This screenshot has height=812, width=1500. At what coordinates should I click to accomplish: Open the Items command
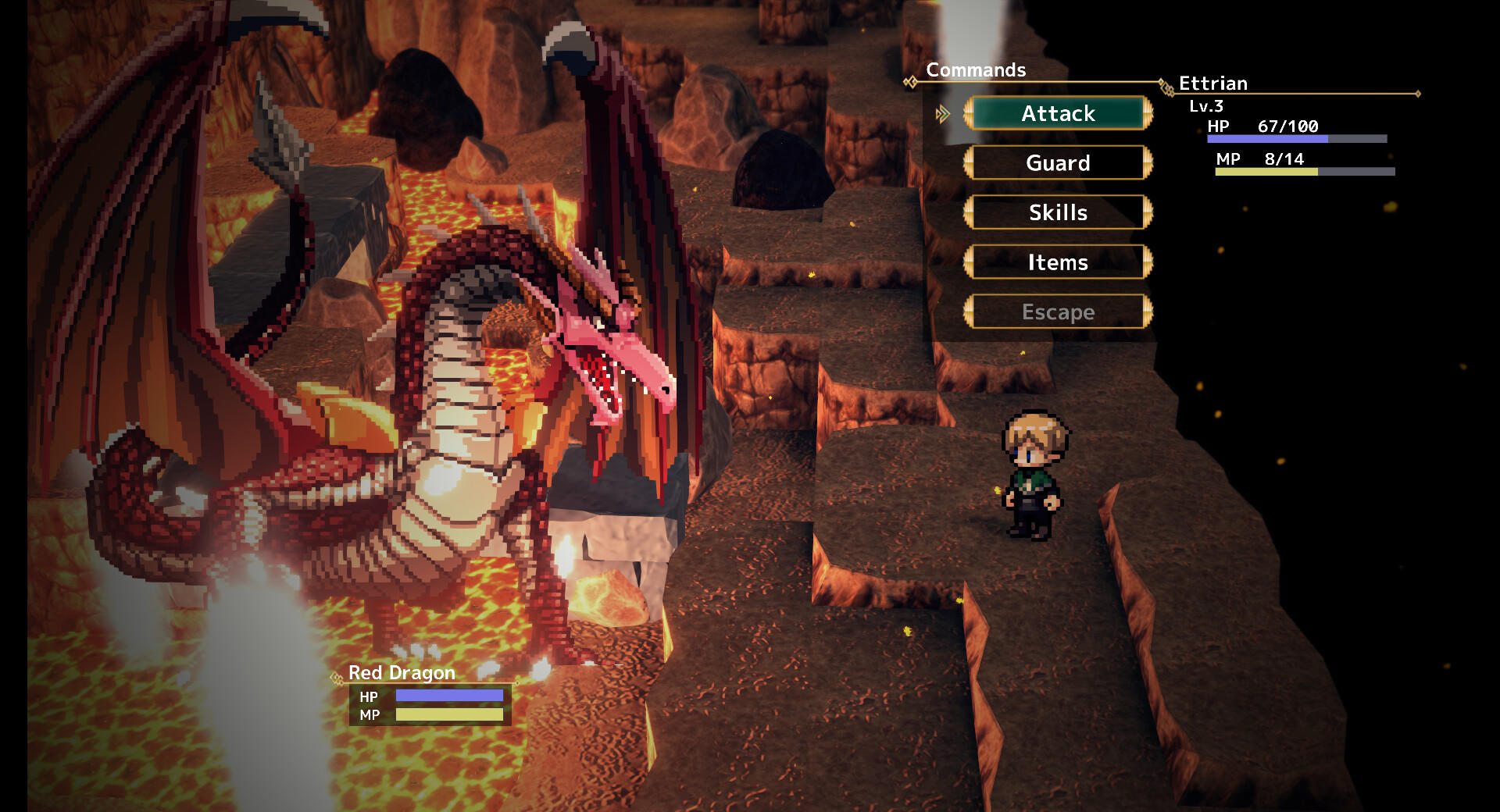coord(1057,262)
